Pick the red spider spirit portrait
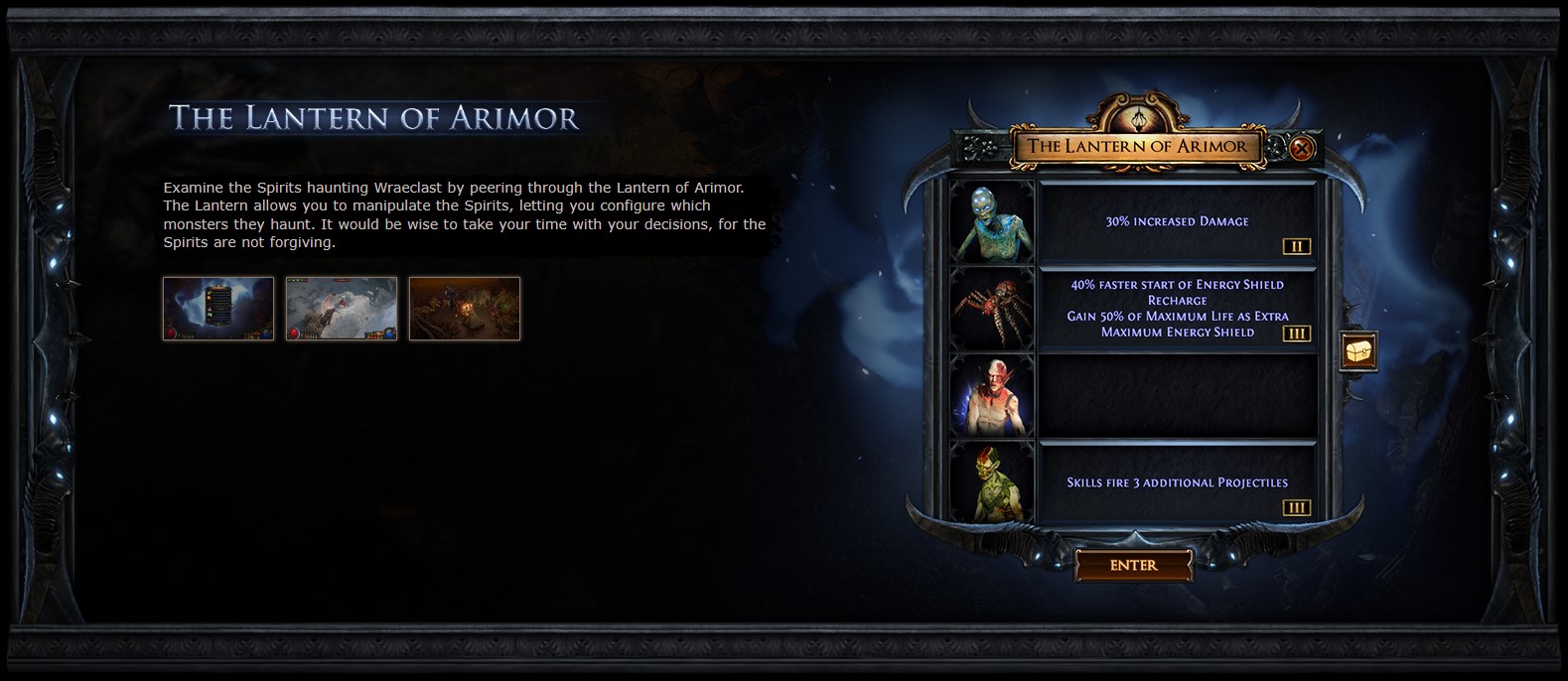Viewport: 1568px width, 681px height. pyautogui.click(x=992, y=308)
